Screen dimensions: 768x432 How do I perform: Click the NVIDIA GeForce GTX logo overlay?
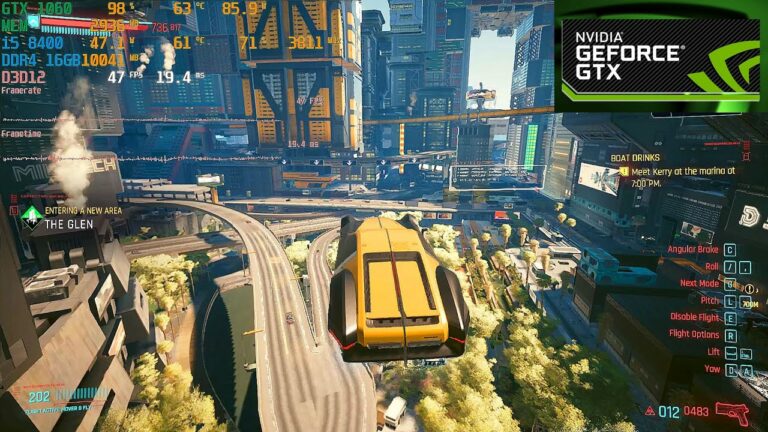point(659,57)
